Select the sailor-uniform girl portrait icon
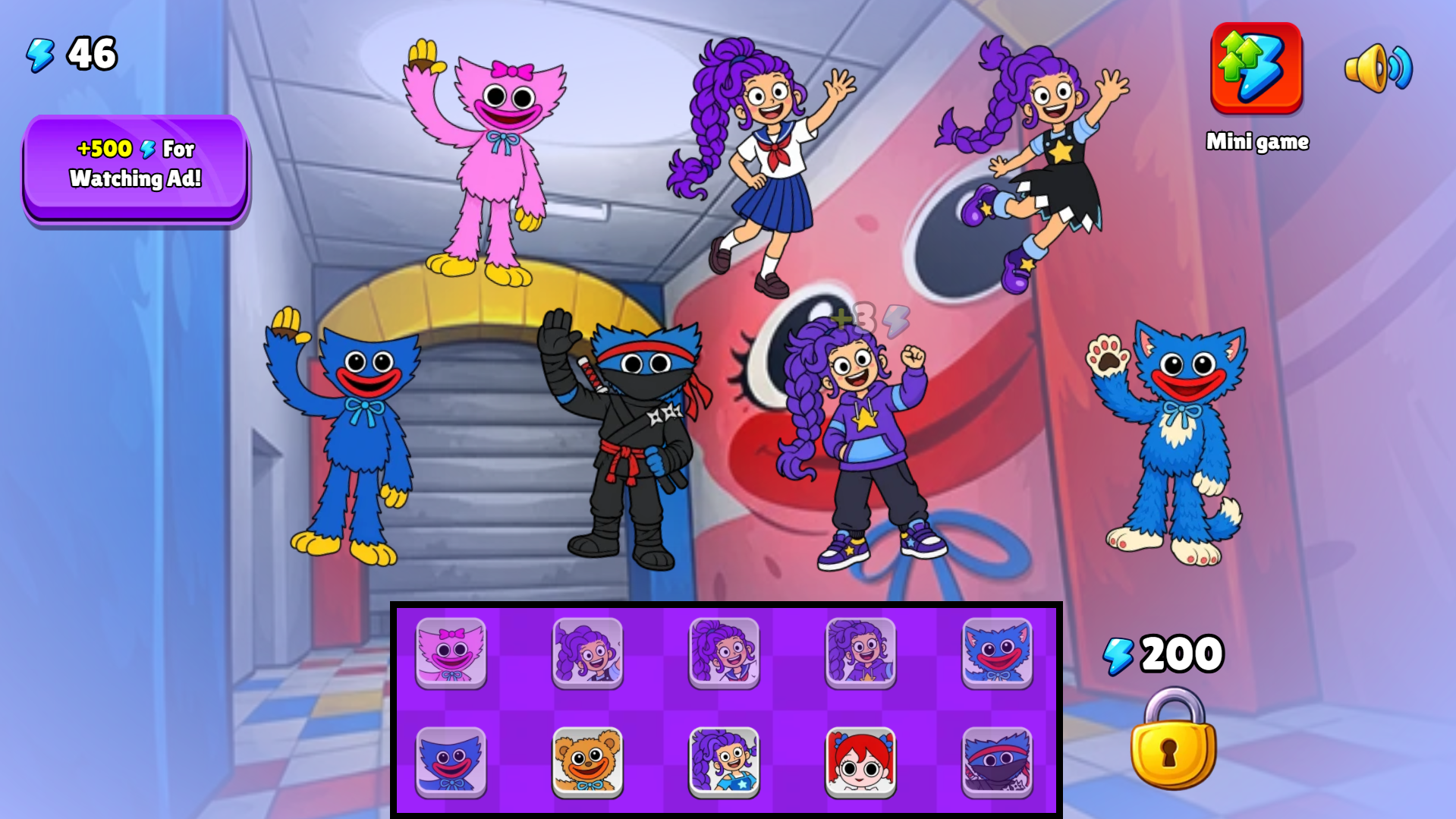 (721, 653)
